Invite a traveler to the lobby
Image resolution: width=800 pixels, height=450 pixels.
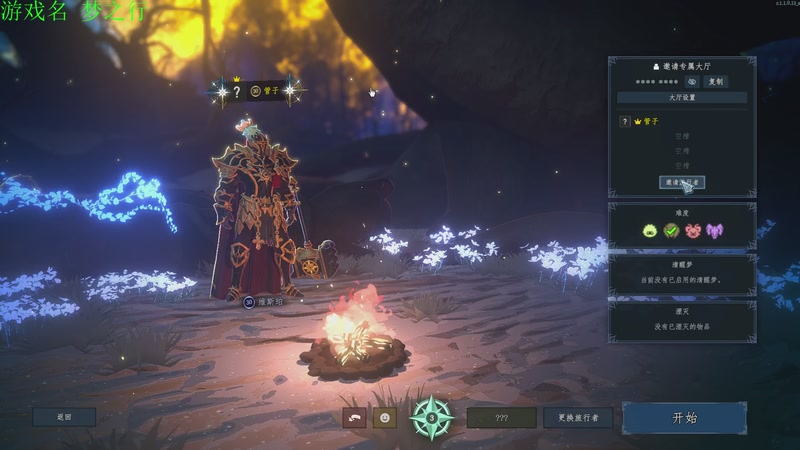[682, 182]
